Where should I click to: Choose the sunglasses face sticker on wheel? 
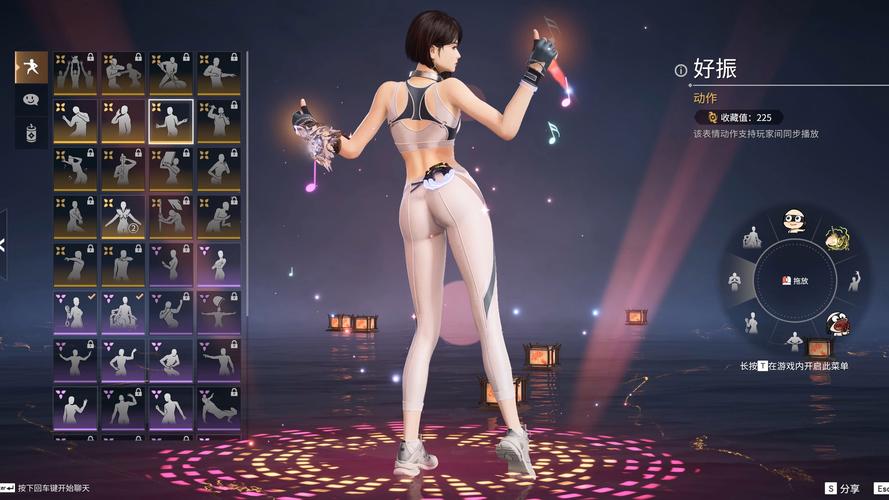pyautogui.click(x=794, y=219)
